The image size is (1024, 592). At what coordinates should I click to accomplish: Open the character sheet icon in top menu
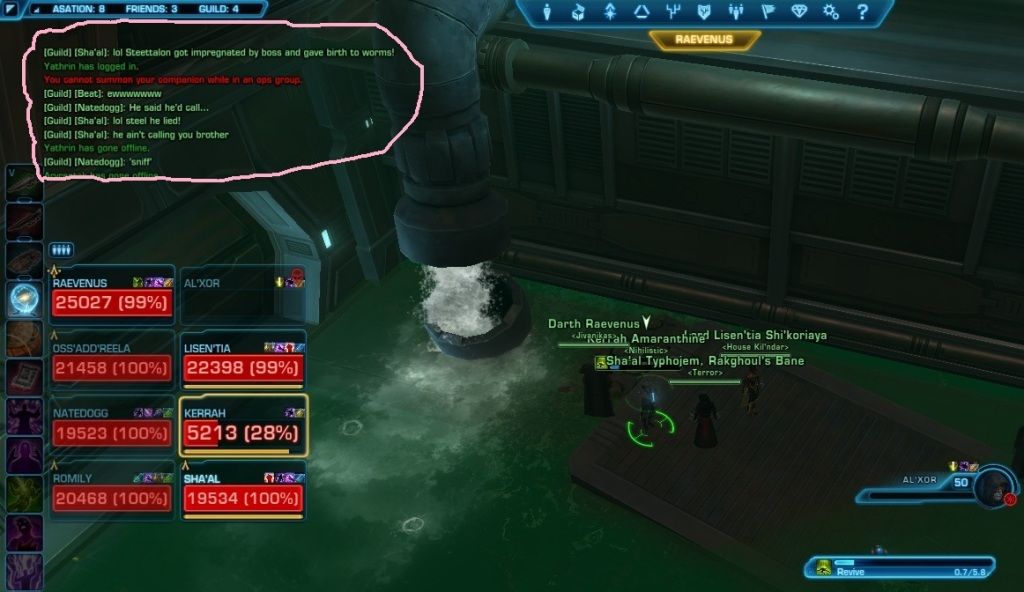547,13
